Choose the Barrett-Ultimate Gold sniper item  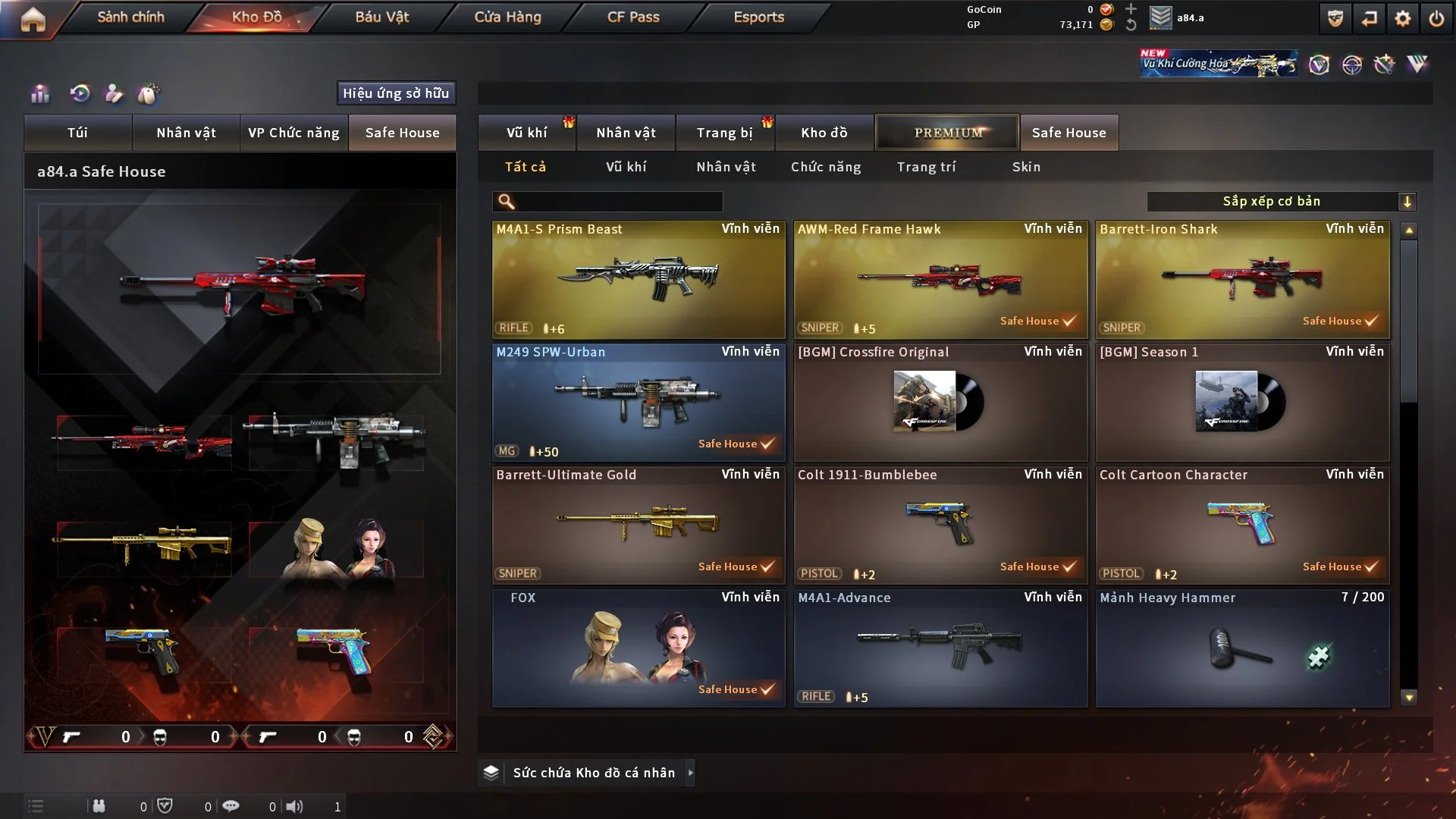(639, 525)
